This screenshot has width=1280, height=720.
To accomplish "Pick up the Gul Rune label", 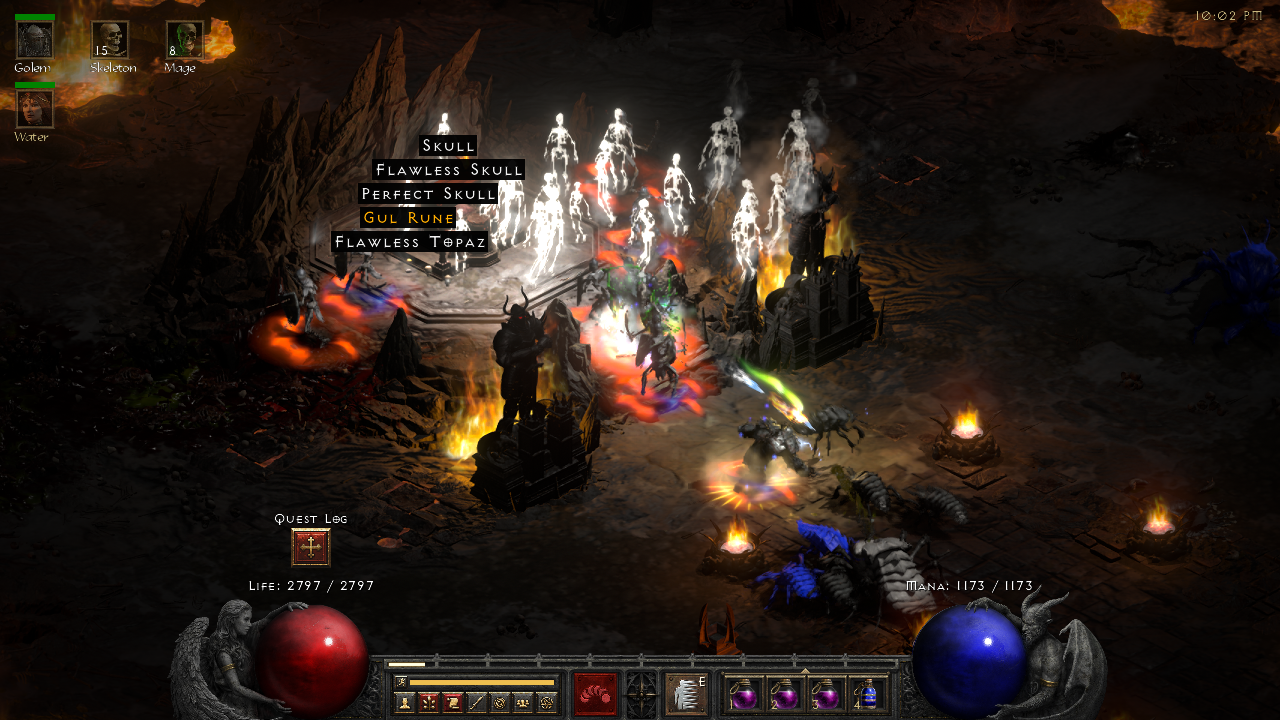I will [x=409, y=218].
